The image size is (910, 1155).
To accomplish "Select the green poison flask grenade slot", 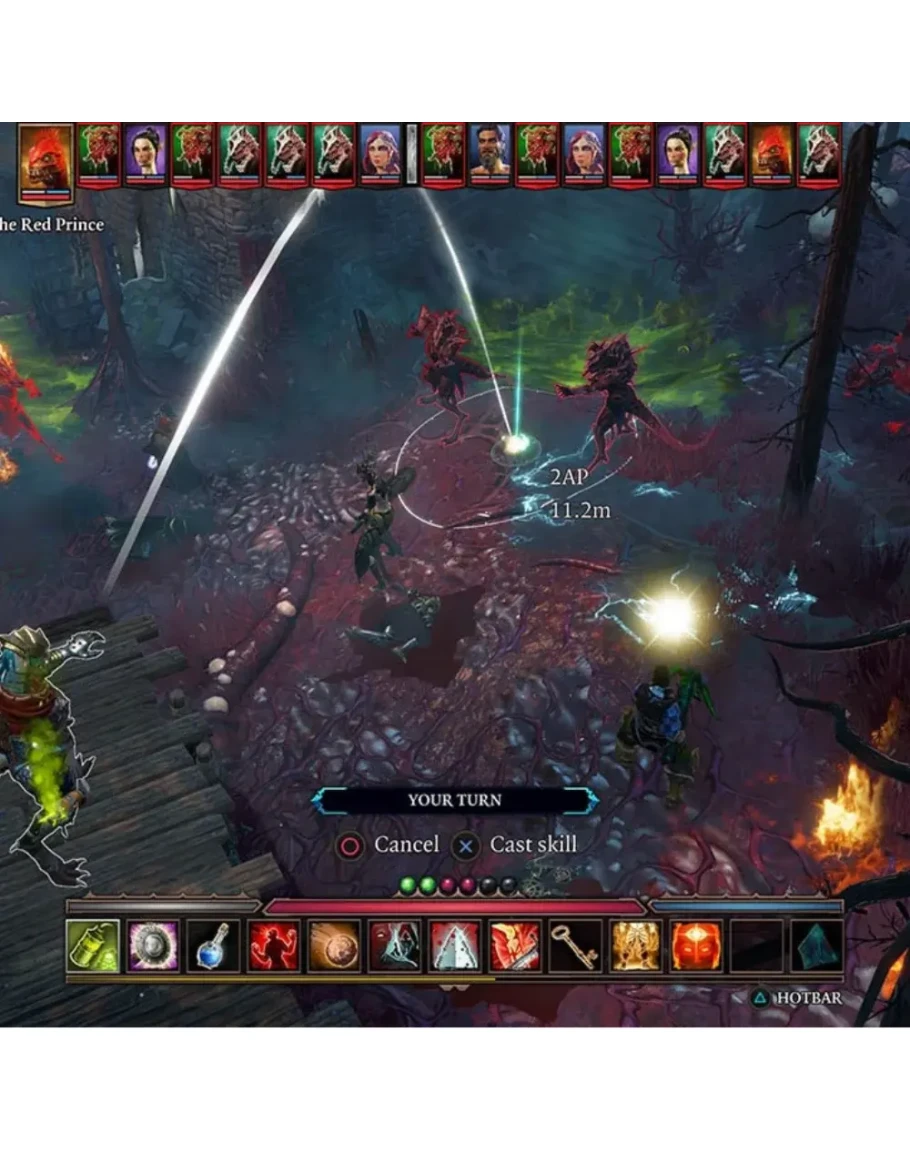I will (x=93, y=946).
